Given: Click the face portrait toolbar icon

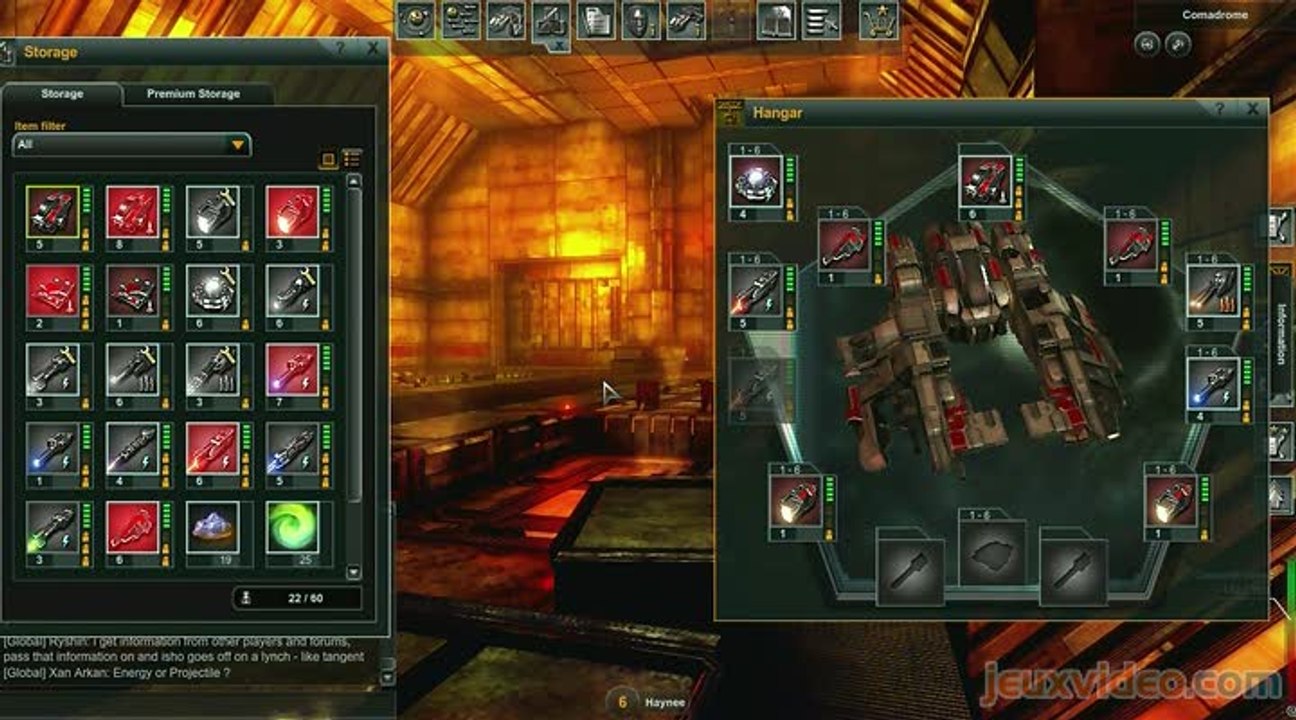Looking at the screenshot, I should pos(640,20).
